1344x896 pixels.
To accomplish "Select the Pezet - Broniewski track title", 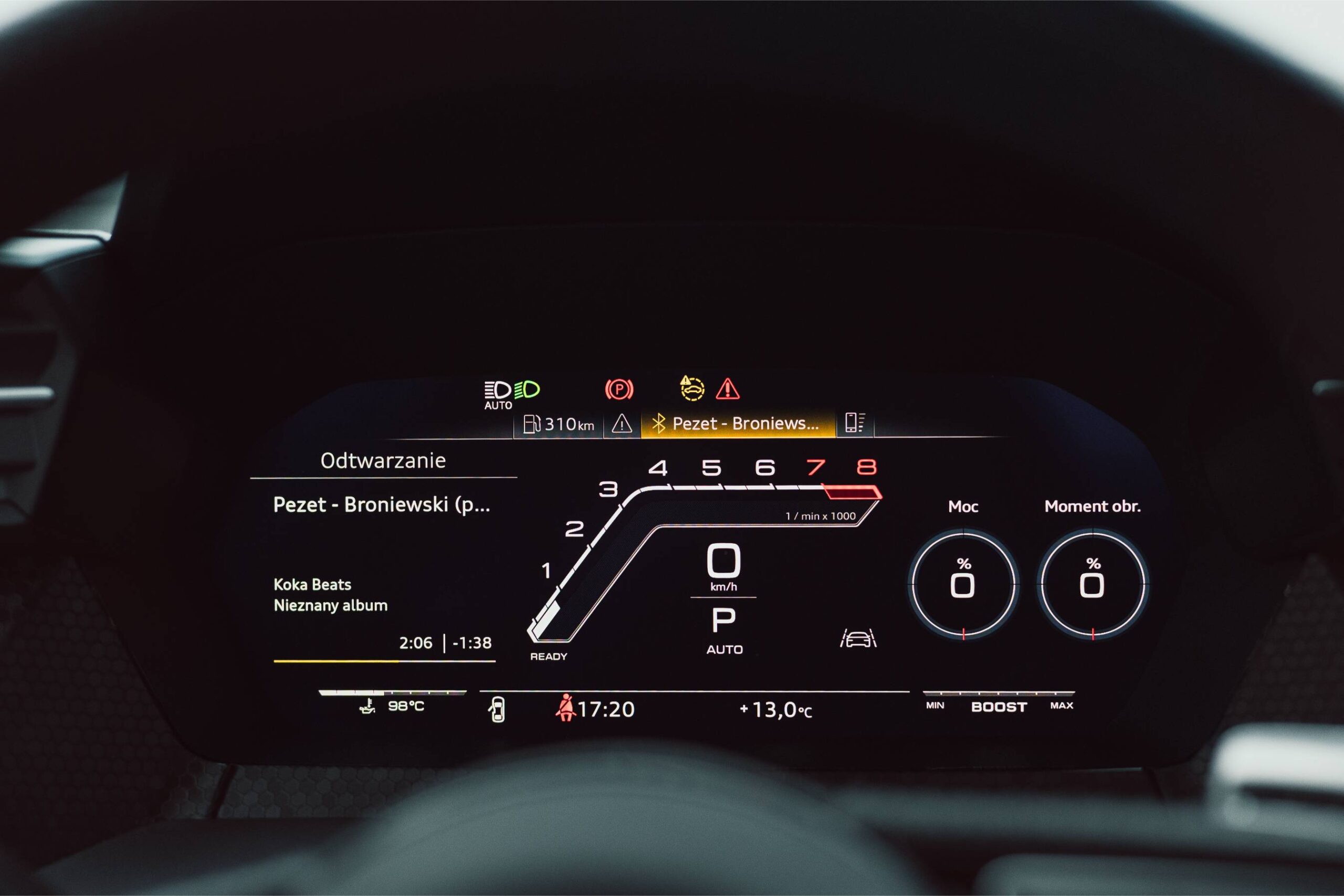I will pos(381,504).
